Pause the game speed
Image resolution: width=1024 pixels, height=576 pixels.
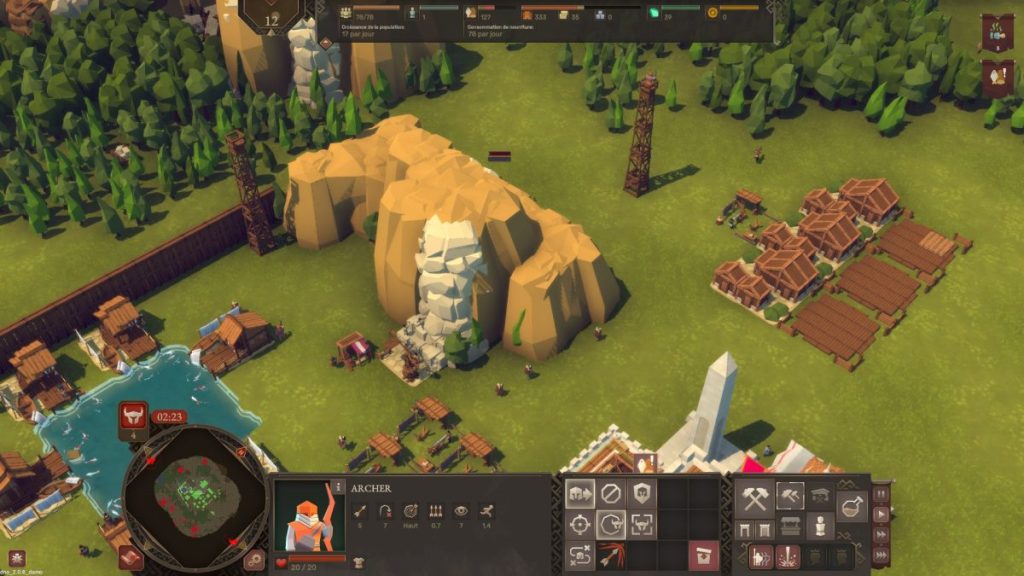pos(881,494)
